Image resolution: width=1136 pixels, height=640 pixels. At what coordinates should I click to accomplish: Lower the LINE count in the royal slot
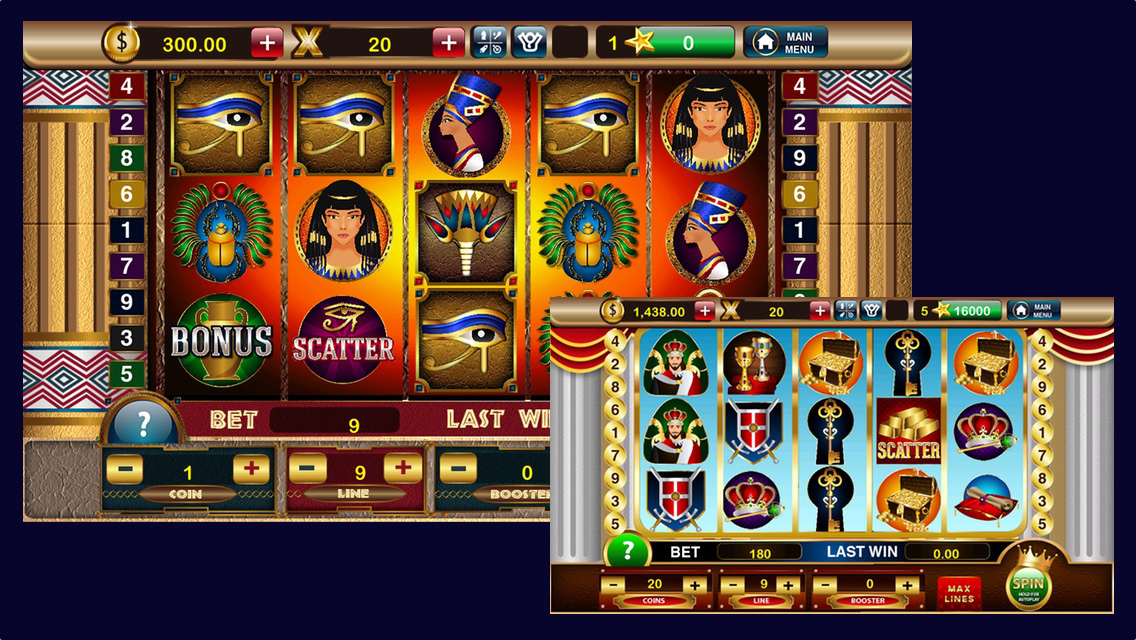(x=735, y=584)
